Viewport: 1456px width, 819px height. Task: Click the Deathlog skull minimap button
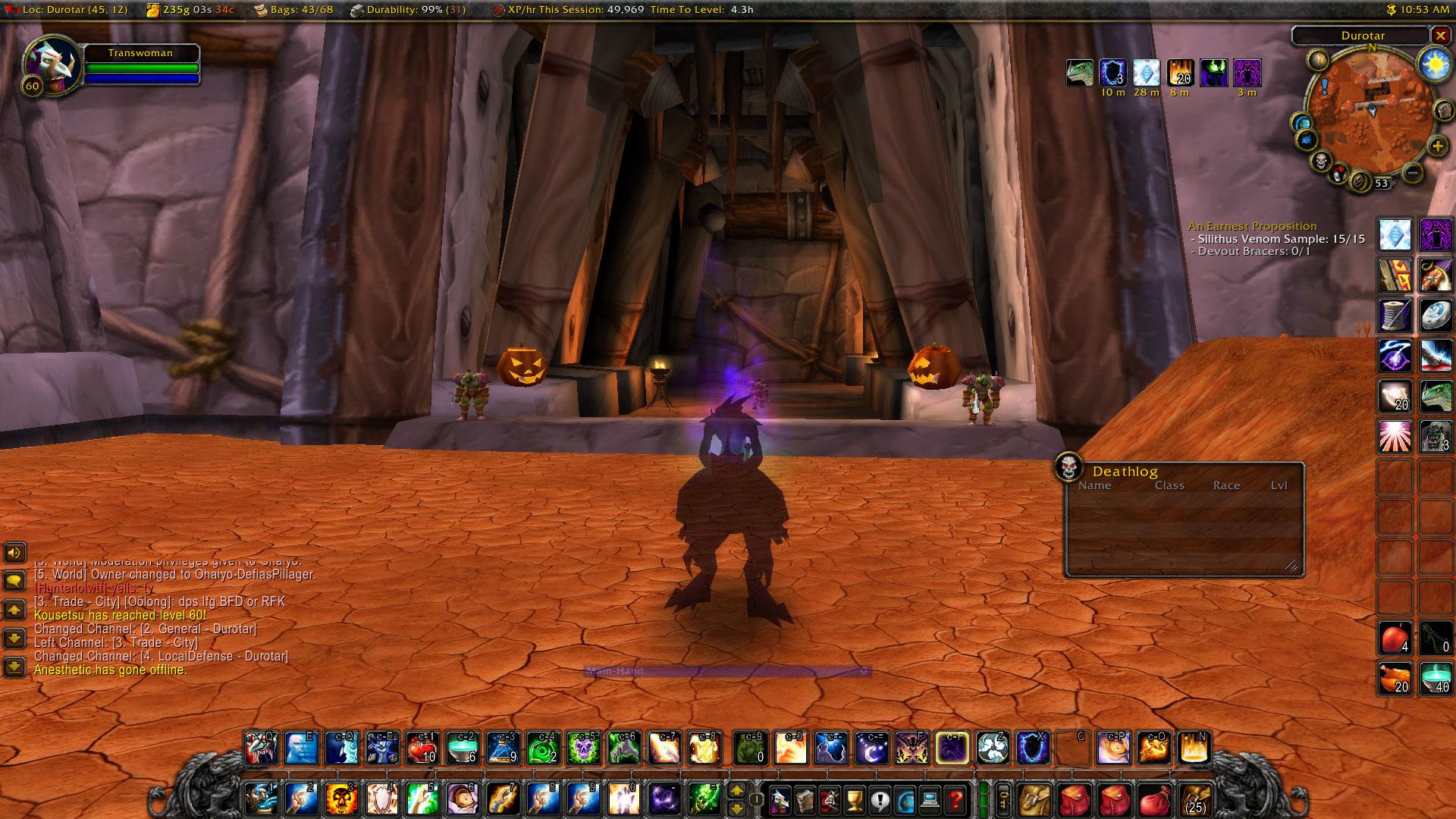tap(1322, 162)
